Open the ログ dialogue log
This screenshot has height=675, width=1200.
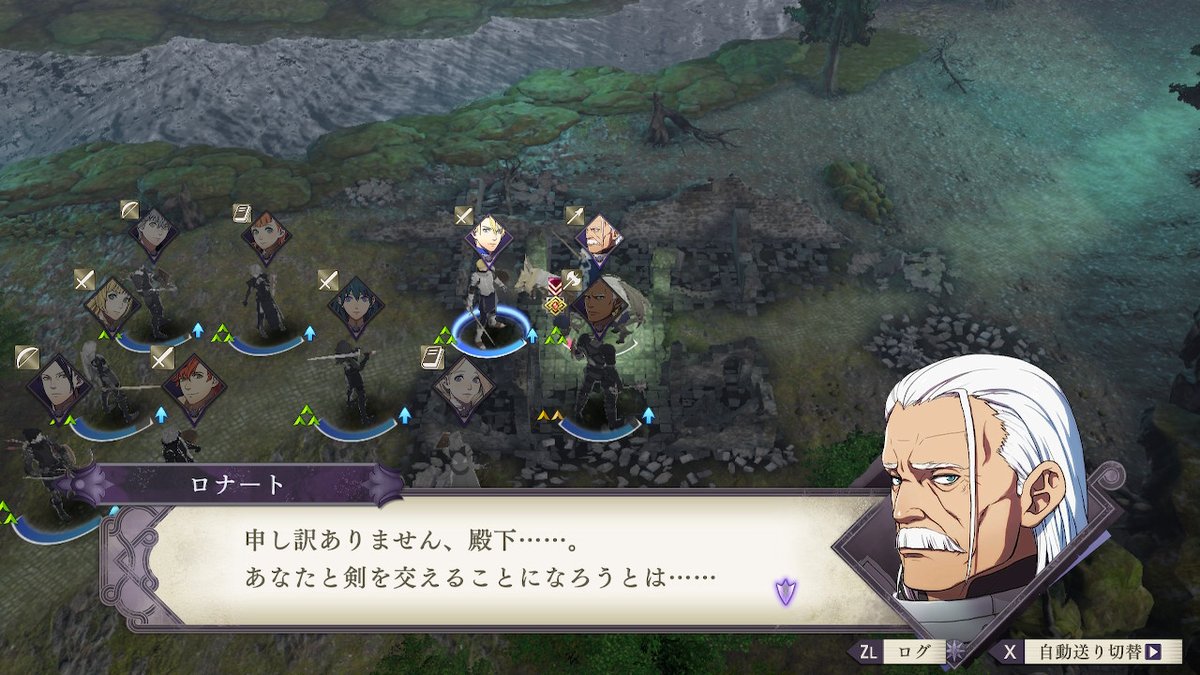(898, 652)
